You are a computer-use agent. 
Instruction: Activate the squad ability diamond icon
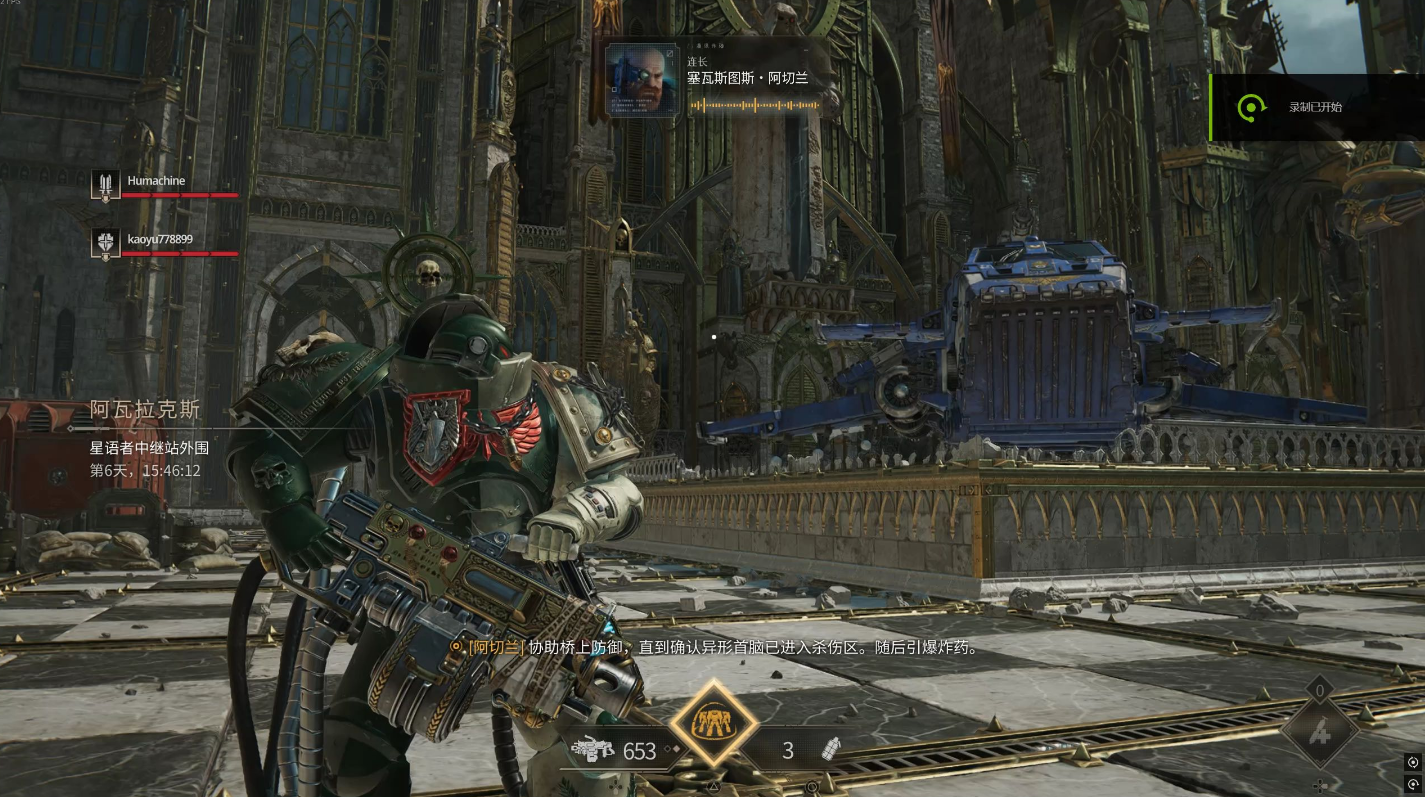(x=713, y=723)
